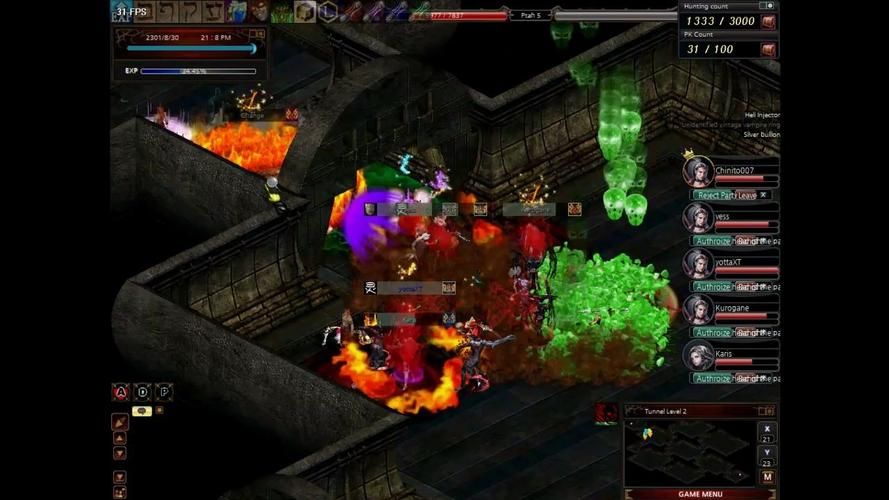Toggle the M map button
This screenshot has height=500, width=889.
pos(767,477)
